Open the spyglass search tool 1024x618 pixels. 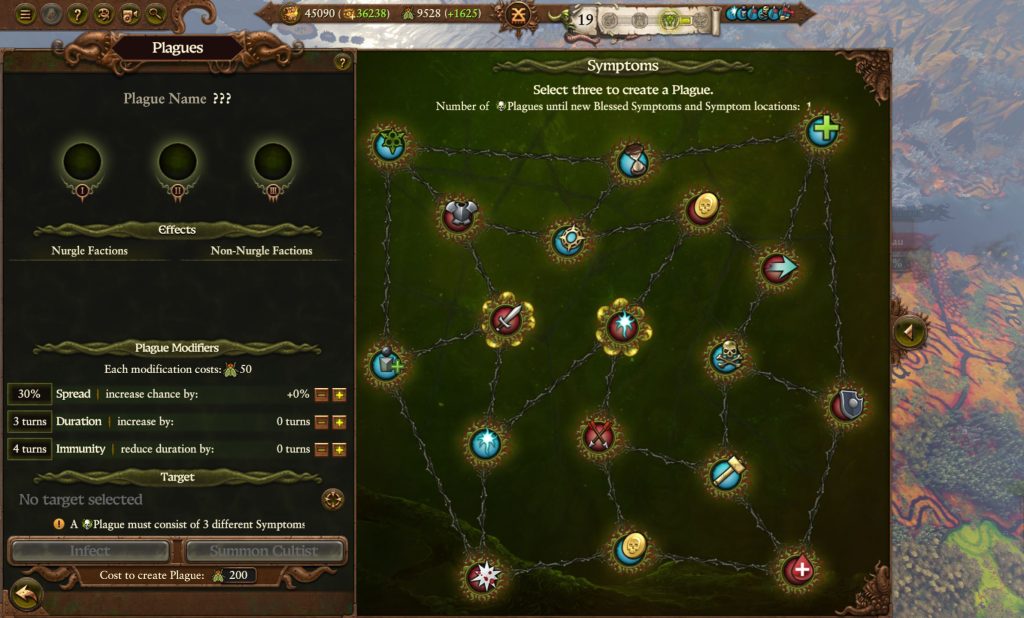pyautogui.click(x=155, y=14)
